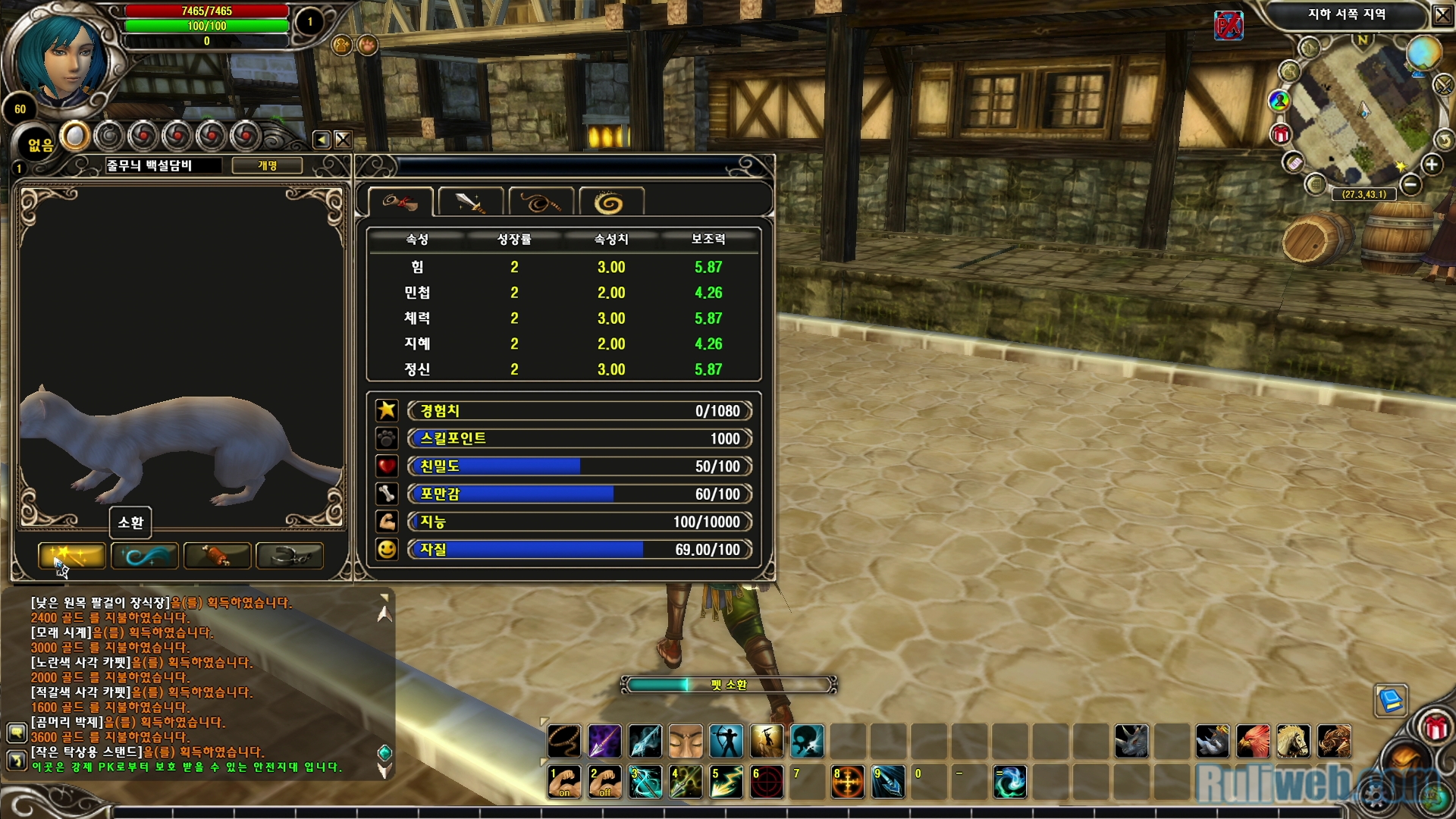The height and width of the screenshot is (819, 1456).
Task: Select the red phoenix mount icon
Action: pos(1252,741)
